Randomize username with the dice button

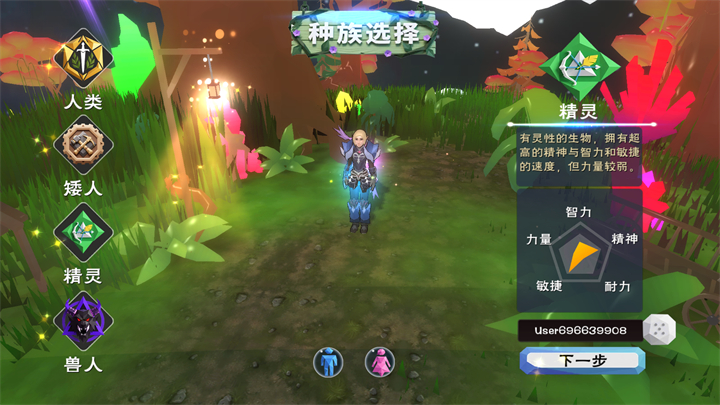coord(660,329)
